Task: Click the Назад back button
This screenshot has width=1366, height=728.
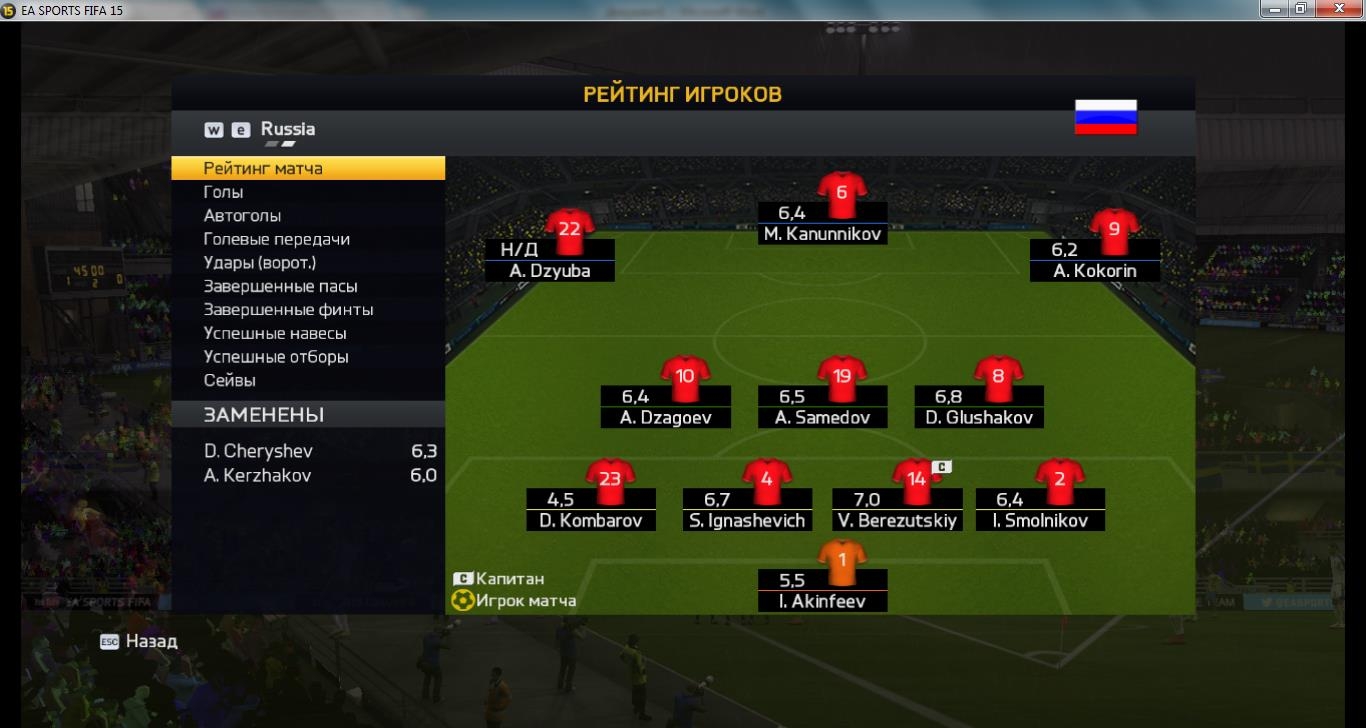Action: [x=140, y=642]
